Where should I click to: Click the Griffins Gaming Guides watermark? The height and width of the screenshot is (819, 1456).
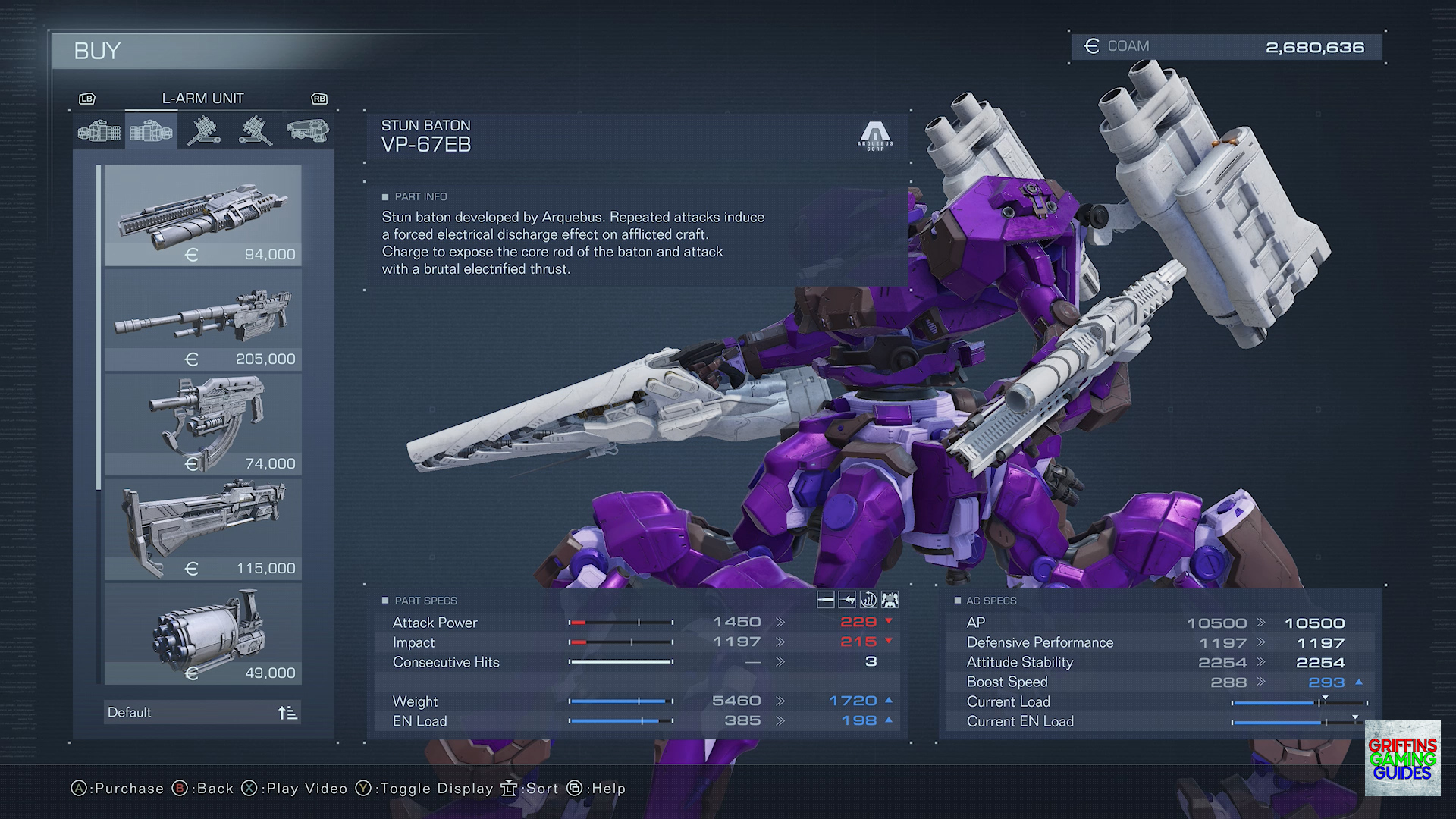(1402, 758)
